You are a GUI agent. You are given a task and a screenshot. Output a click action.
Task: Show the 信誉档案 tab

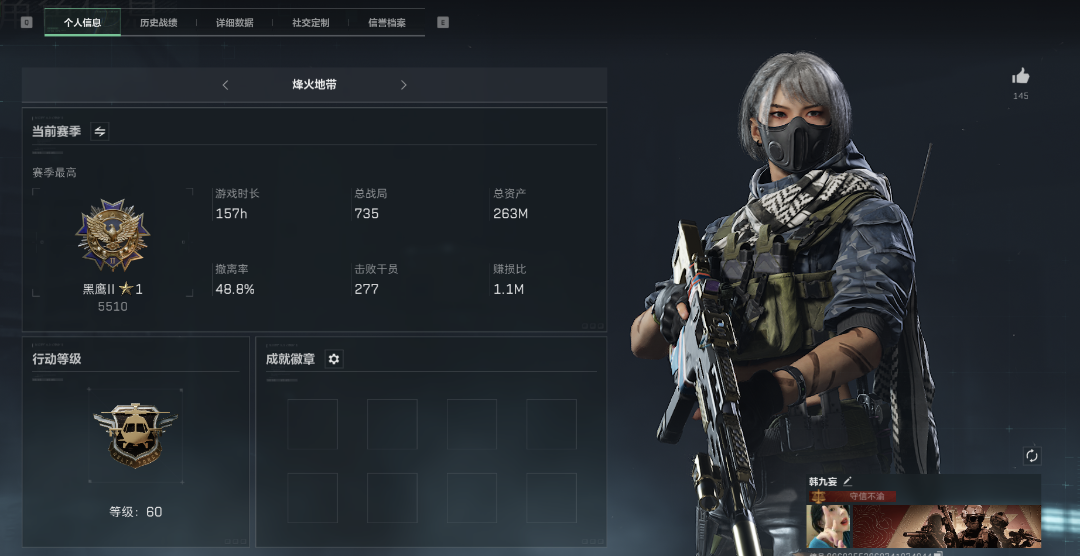[x=387, y=22]
